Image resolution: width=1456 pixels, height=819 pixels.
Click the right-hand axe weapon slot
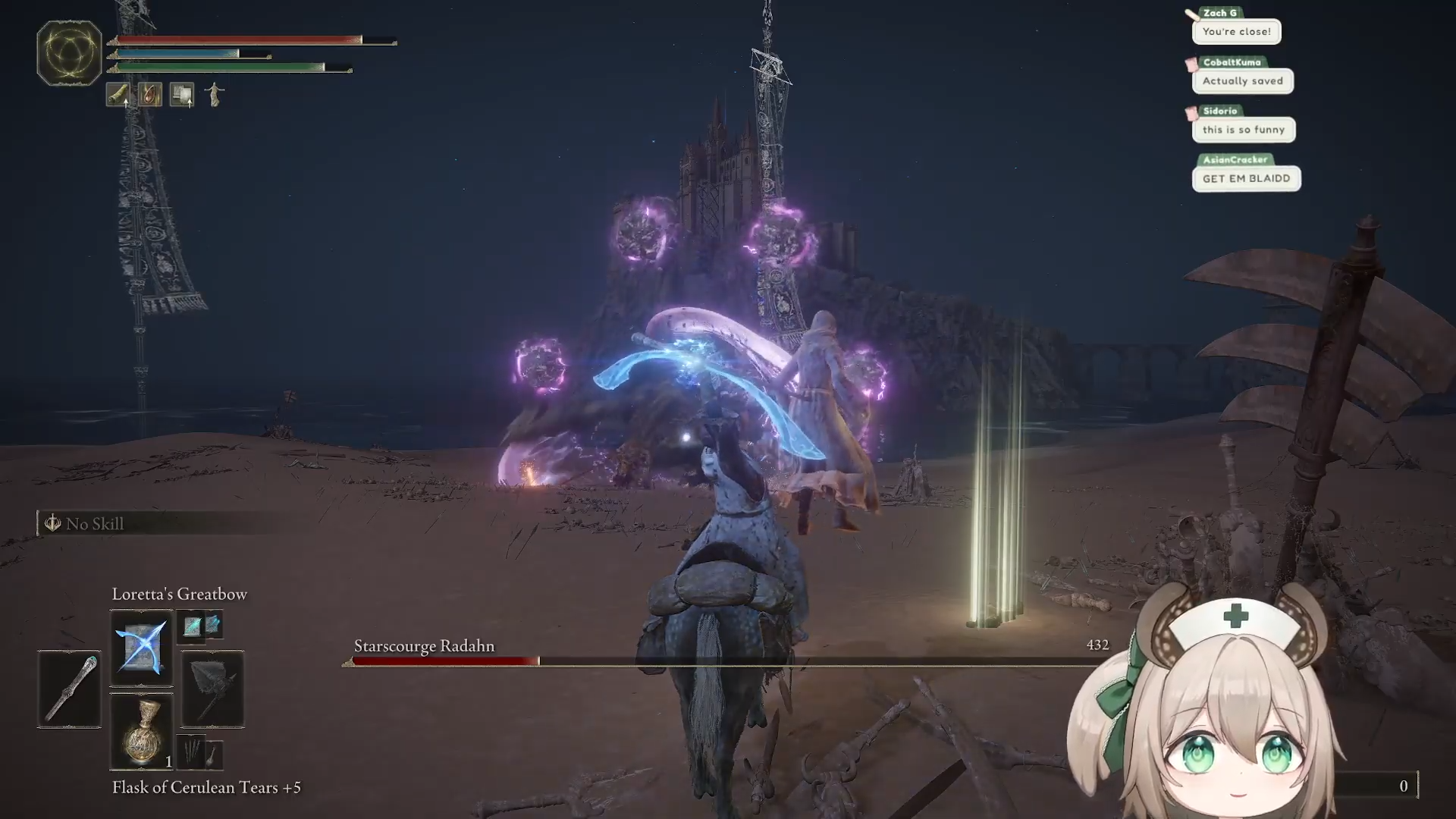click(212, 689)
